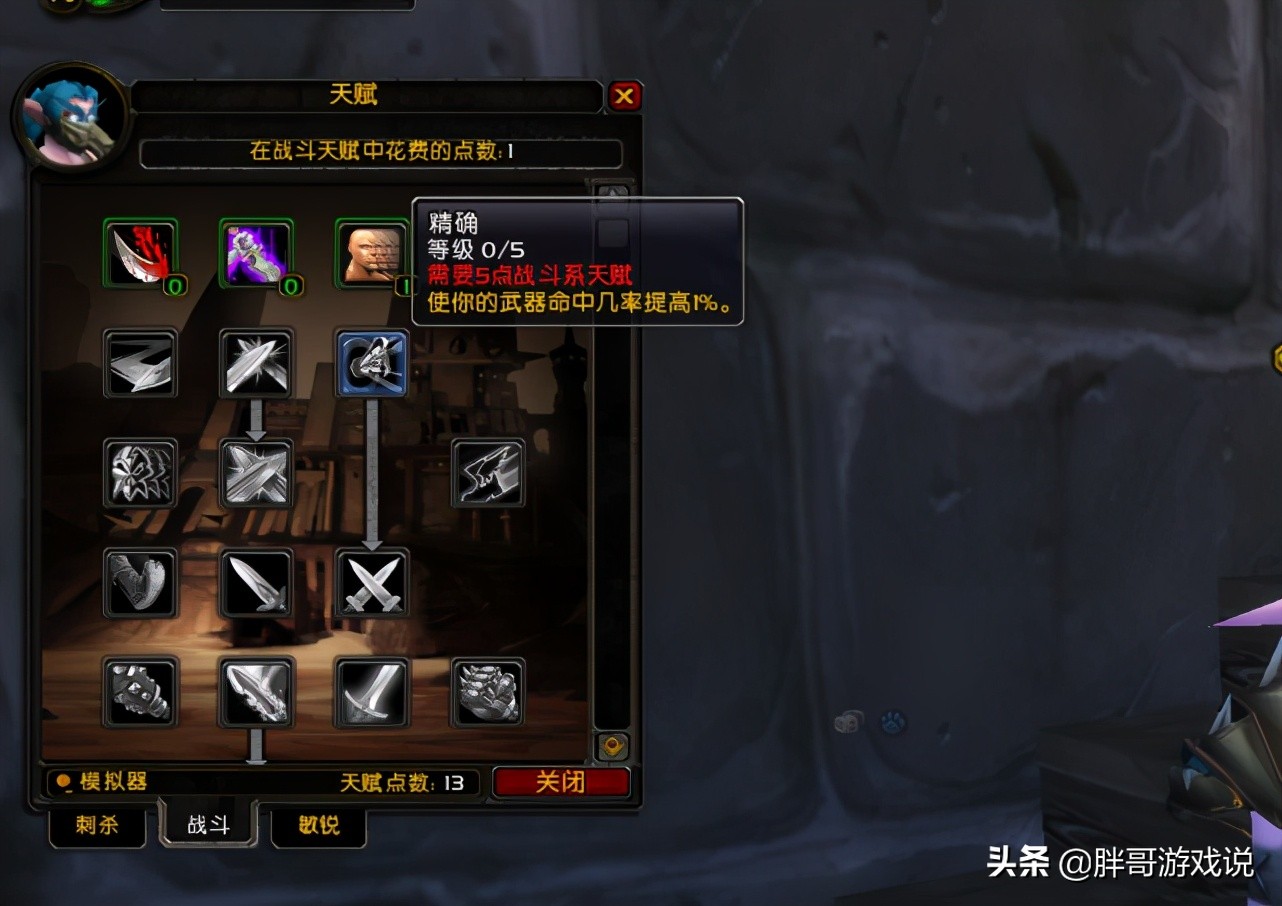Click the dark skull talent icon

[x=140, y=472]
